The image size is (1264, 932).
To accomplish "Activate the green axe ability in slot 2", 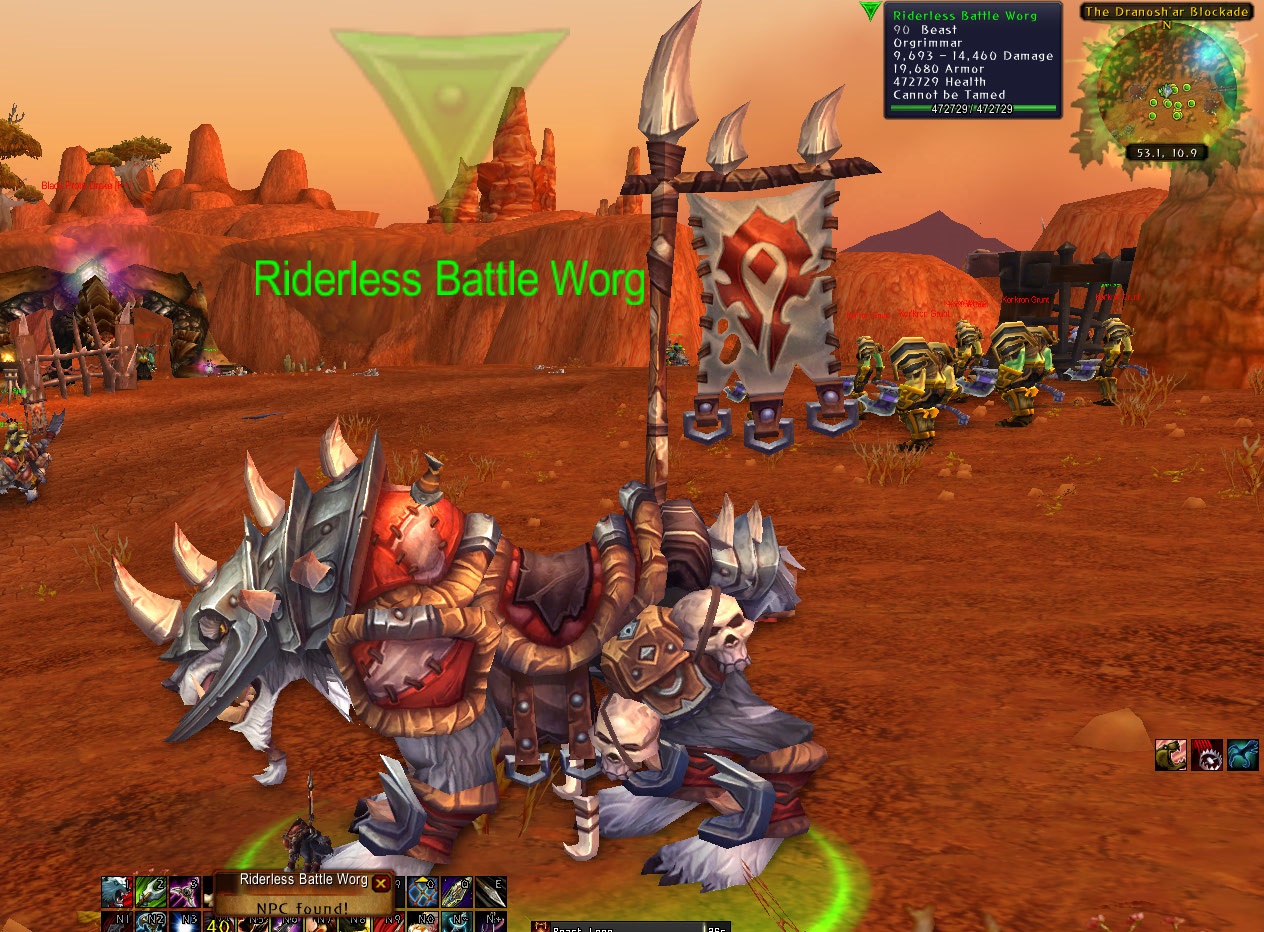I will [x=150, y=892].
